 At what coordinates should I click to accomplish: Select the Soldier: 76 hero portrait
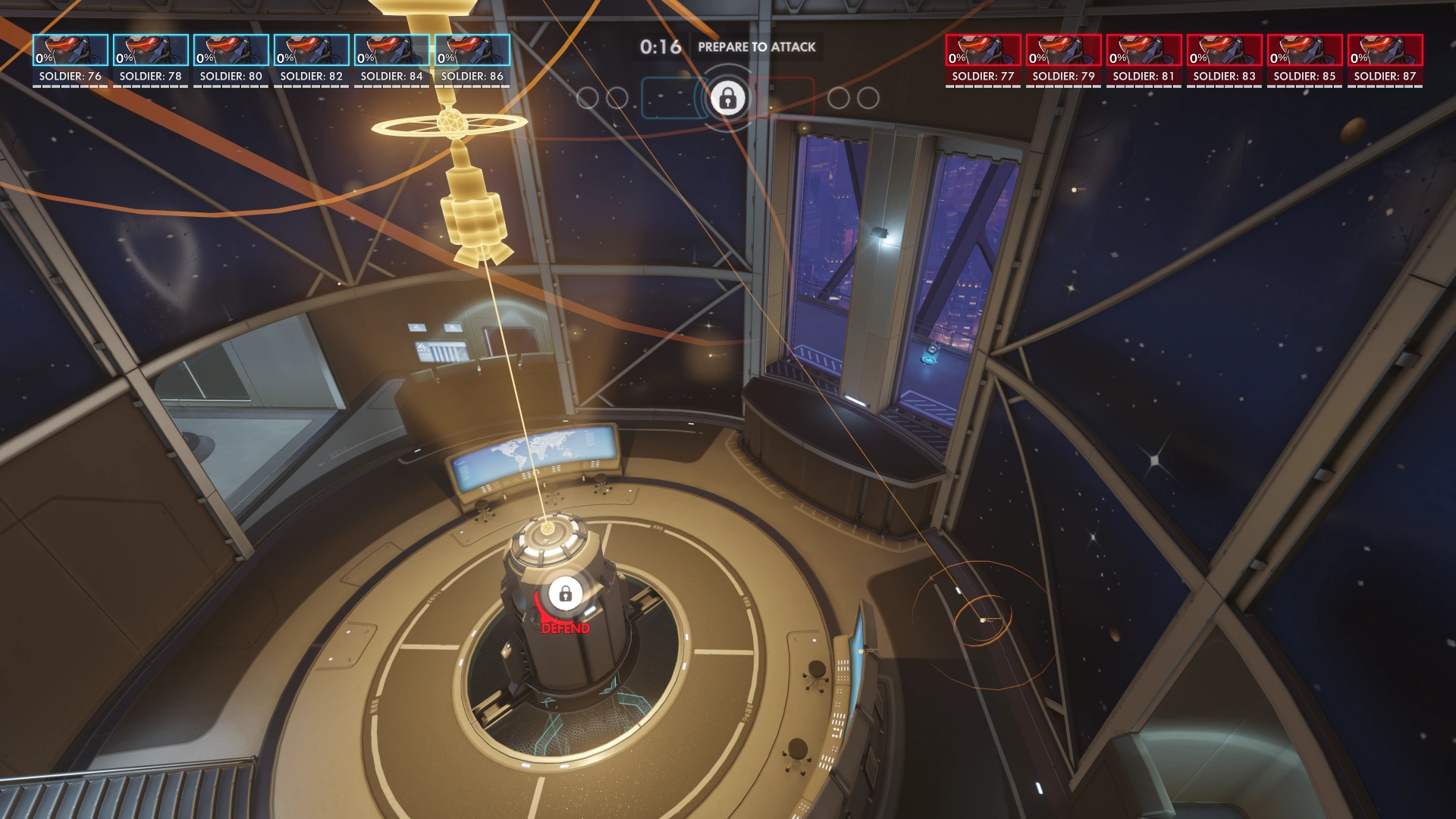pyautogui.click(x=69, y=49)
